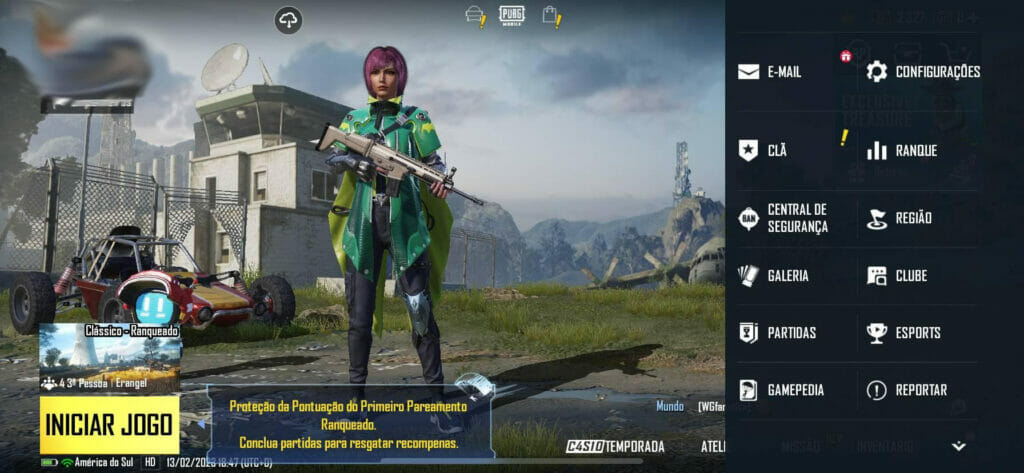The height and width of the screenshot is (473, 1024).
Task: Open the Mundo chat channel
Action: [x=670, y=406]
